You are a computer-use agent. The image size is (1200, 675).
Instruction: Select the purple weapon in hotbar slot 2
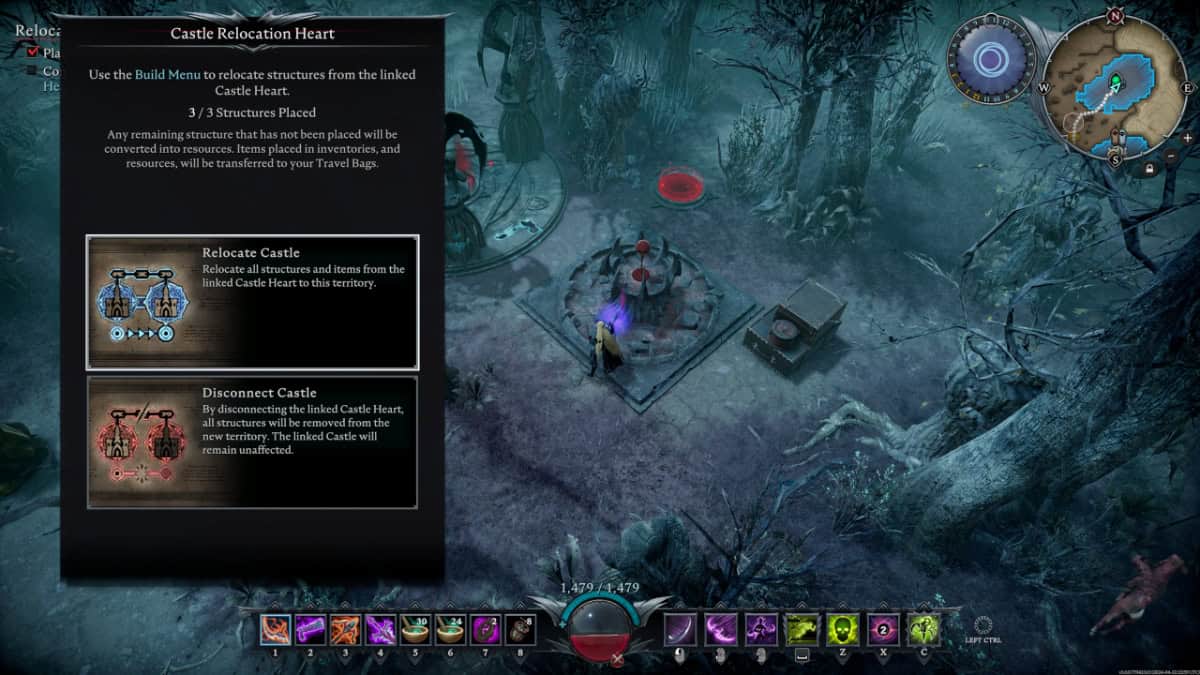[x=311, y=629]
